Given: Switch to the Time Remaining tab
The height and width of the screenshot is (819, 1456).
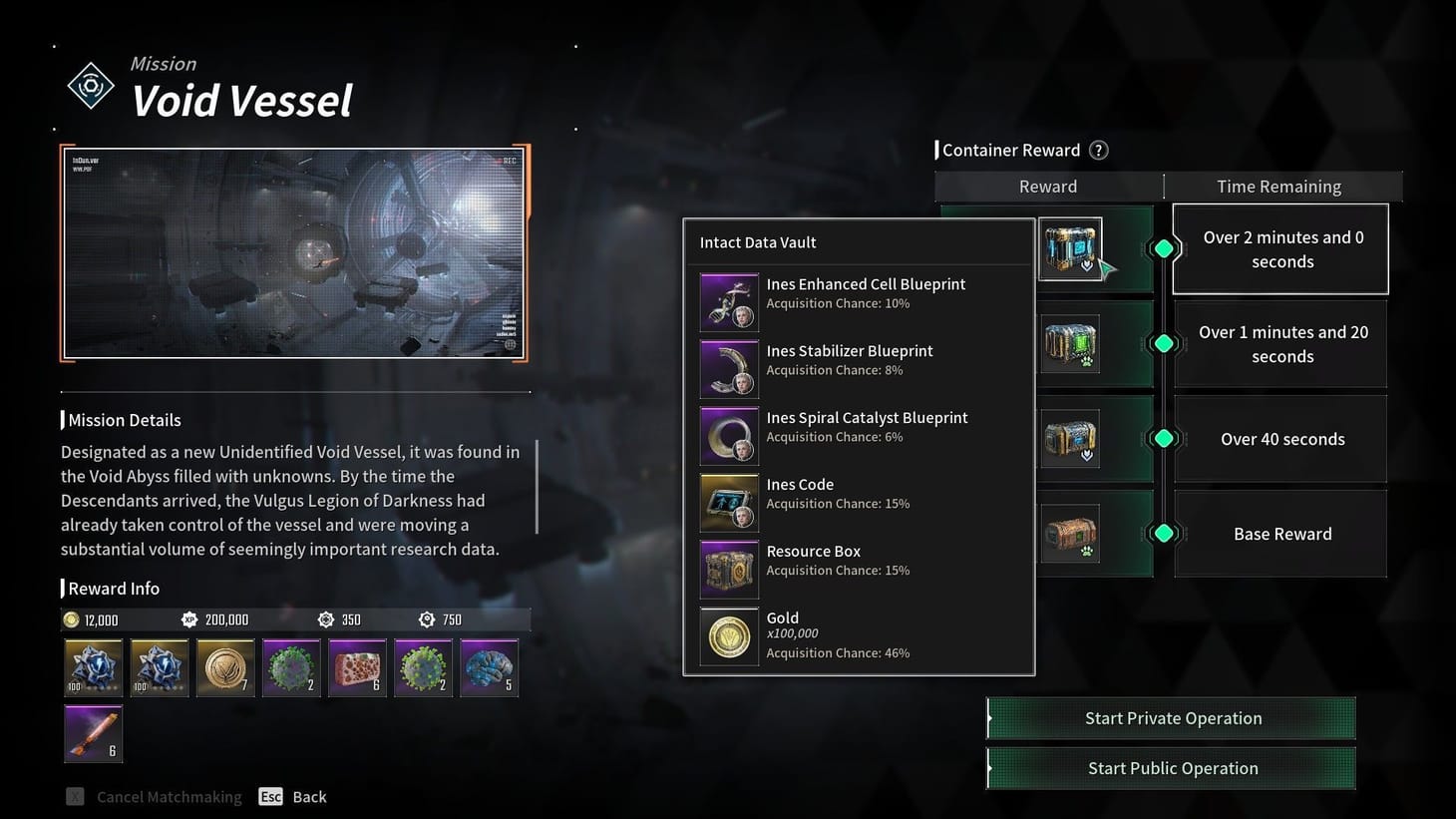Looking at the screenshot, I should coord(1279,186).
